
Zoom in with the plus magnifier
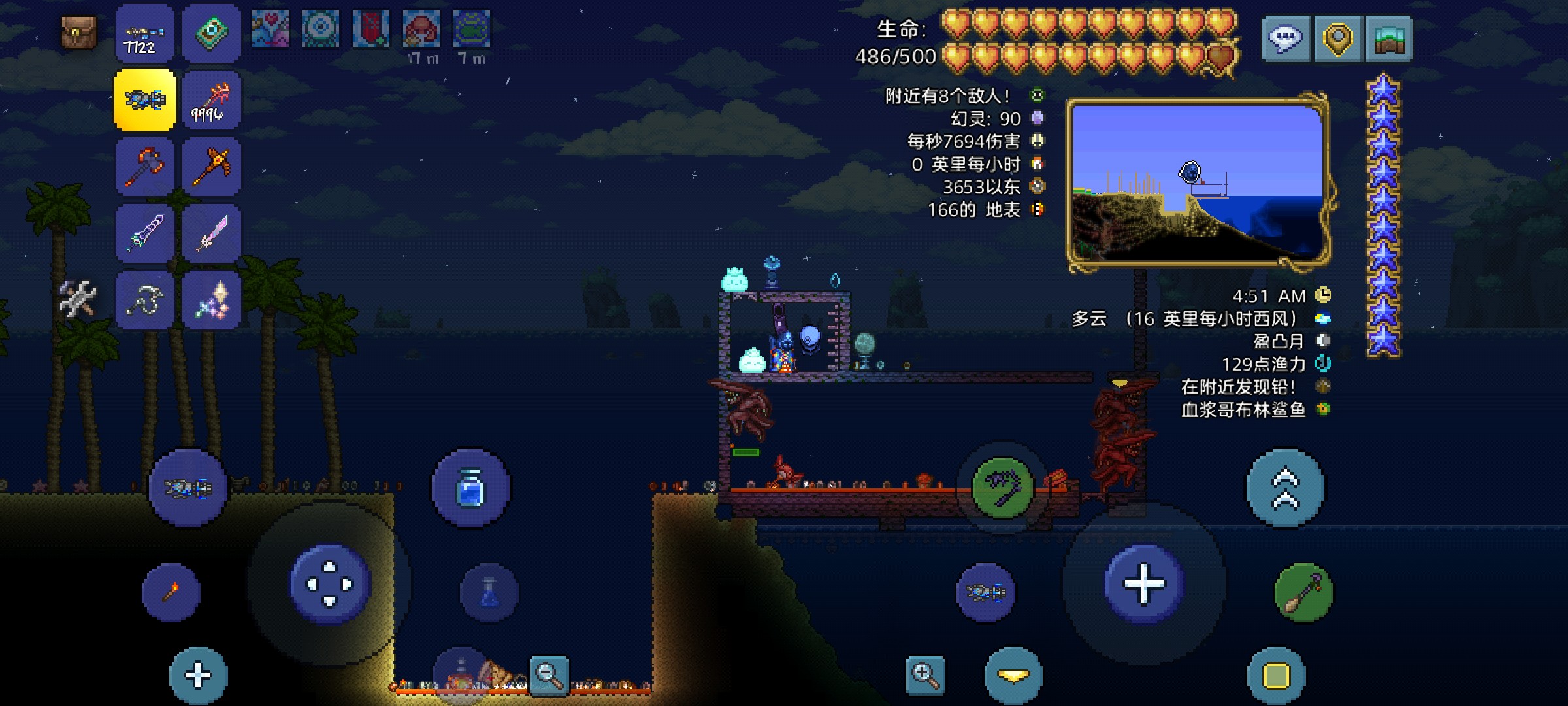[925, 675]
